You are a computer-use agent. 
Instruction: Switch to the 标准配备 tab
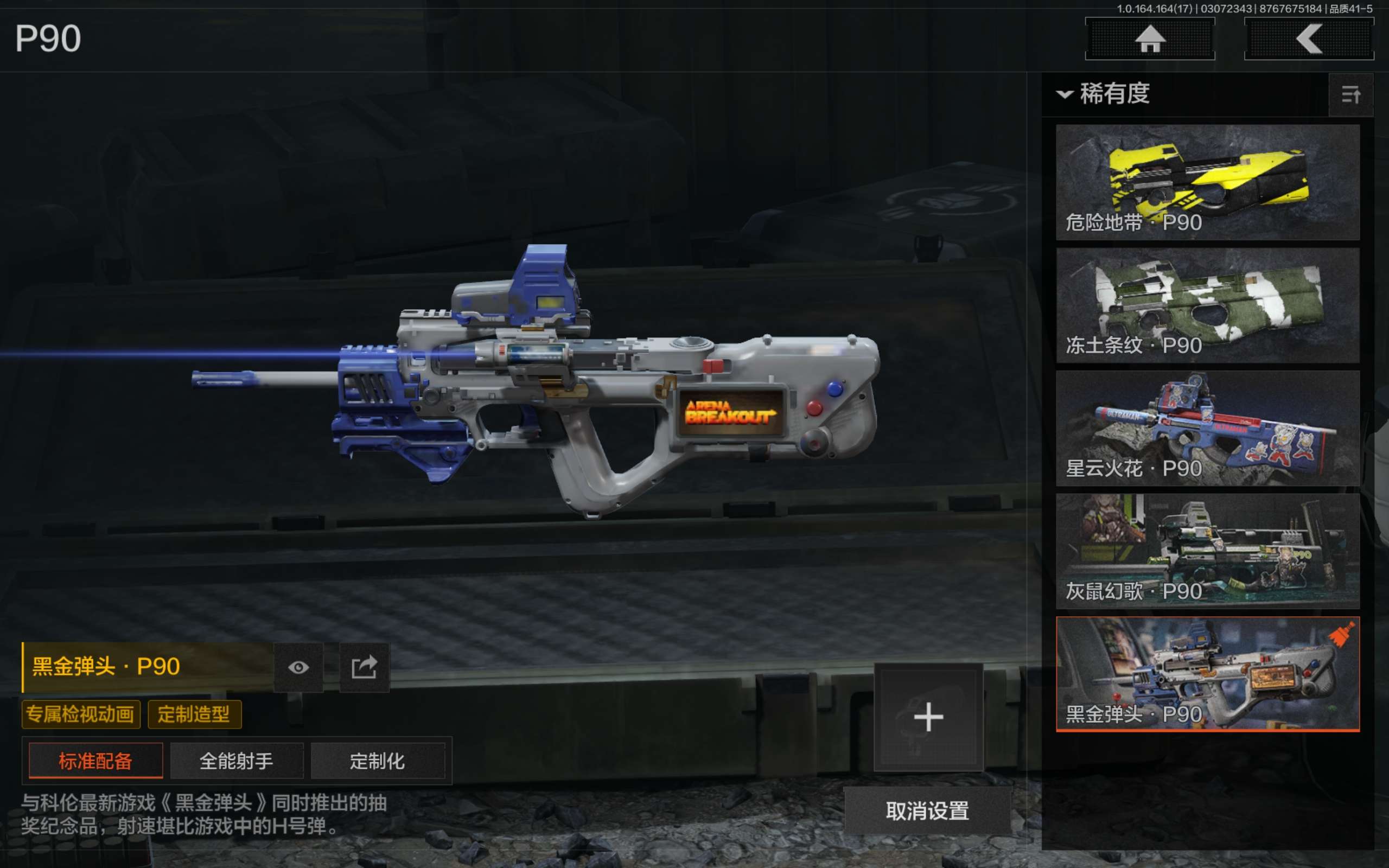pyautogui.click(x=96, y=761)
